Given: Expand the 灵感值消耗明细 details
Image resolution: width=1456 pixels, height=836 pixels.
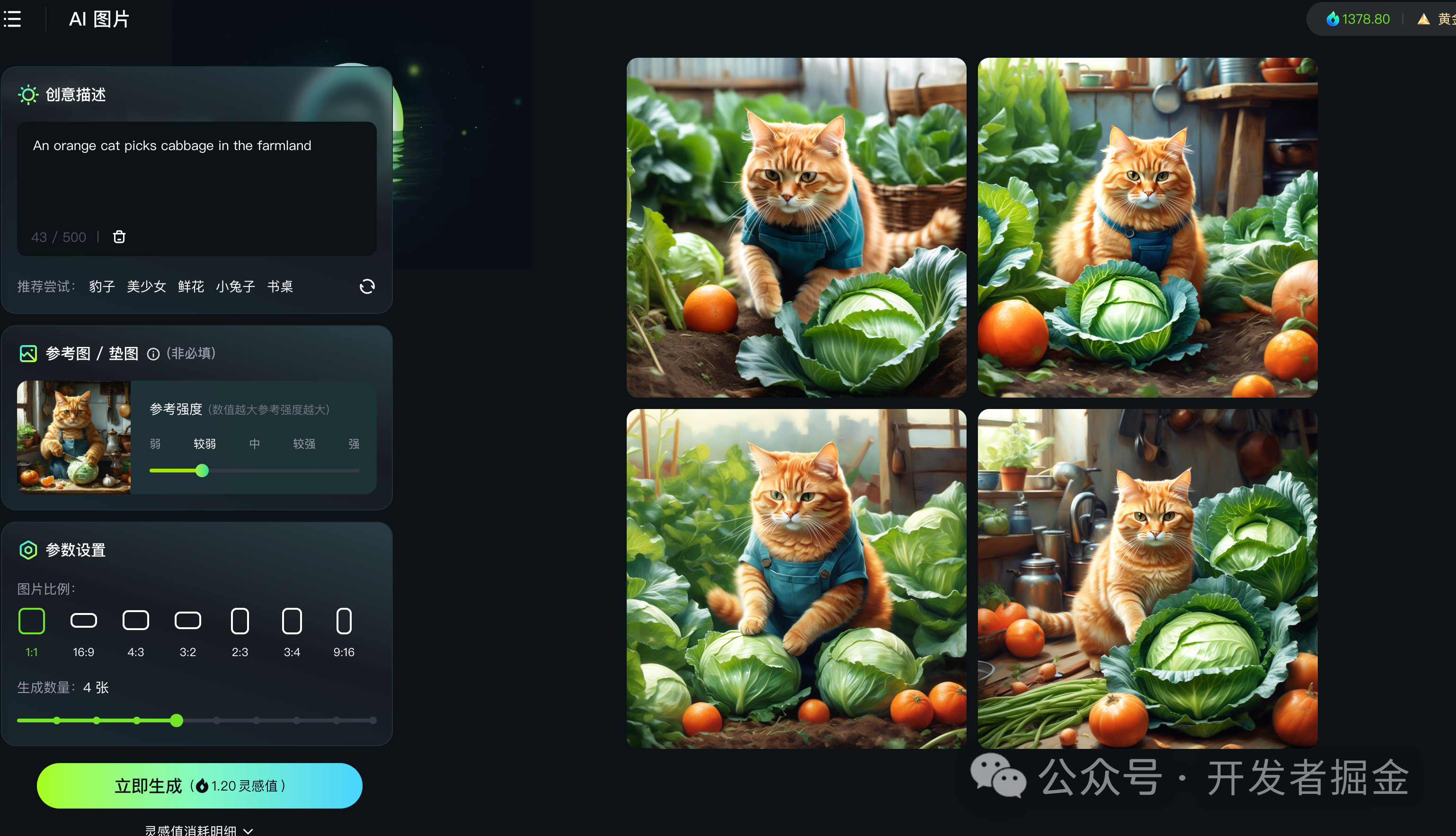Looking at the screenshot, I should point(199,830).
